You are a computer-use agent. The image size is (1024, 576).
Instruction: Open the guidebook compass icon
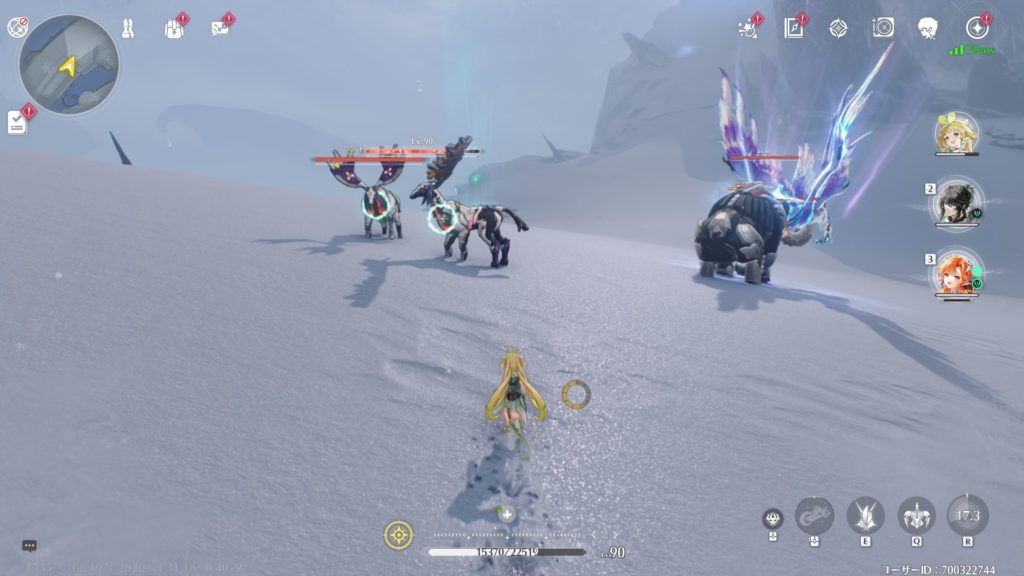794,28
